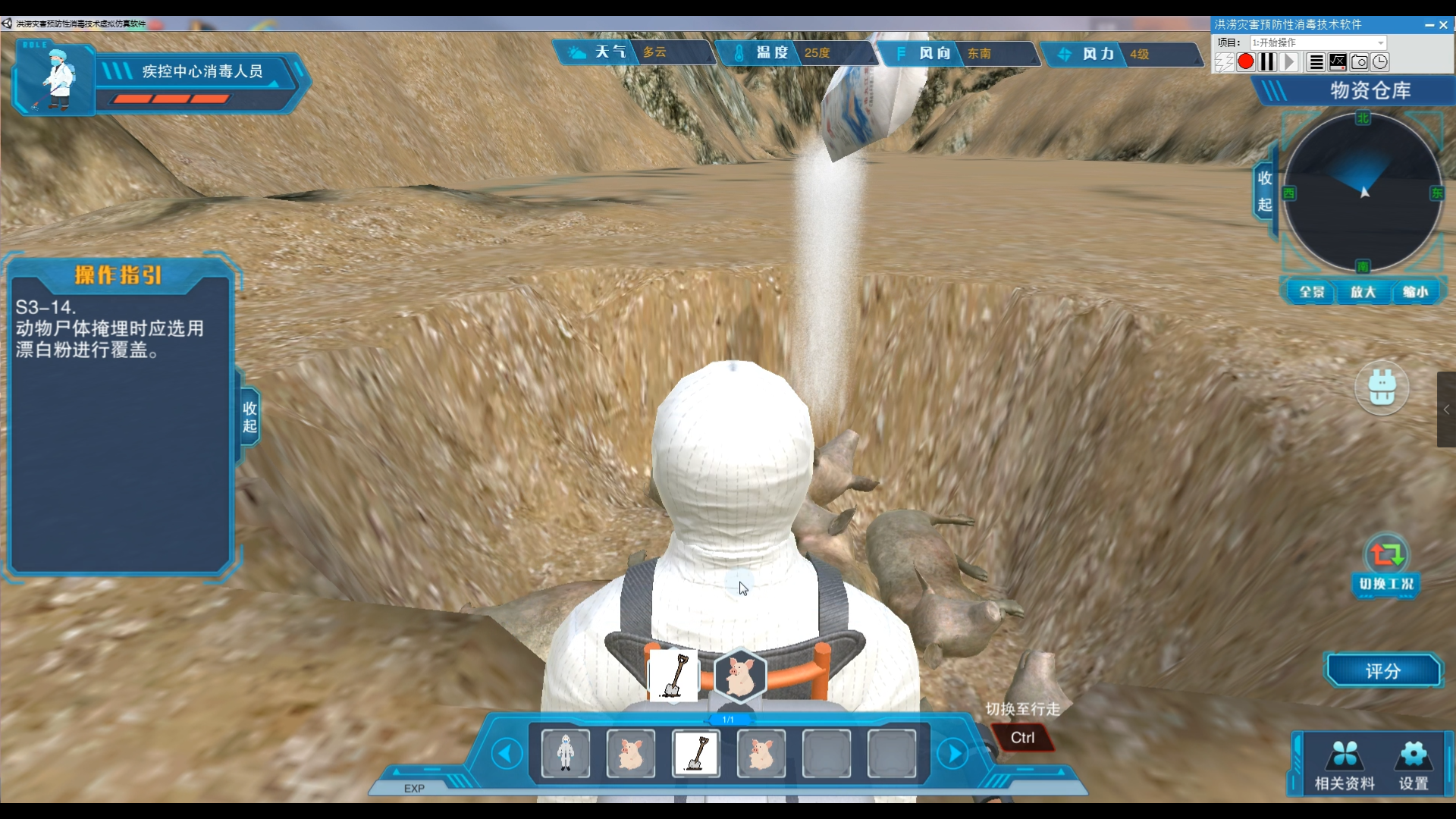Image resolution: width=1456 pixels, height=819 pixels.
Task: Switch minimap to 全景 panorama view
Action: (1311, 292)
